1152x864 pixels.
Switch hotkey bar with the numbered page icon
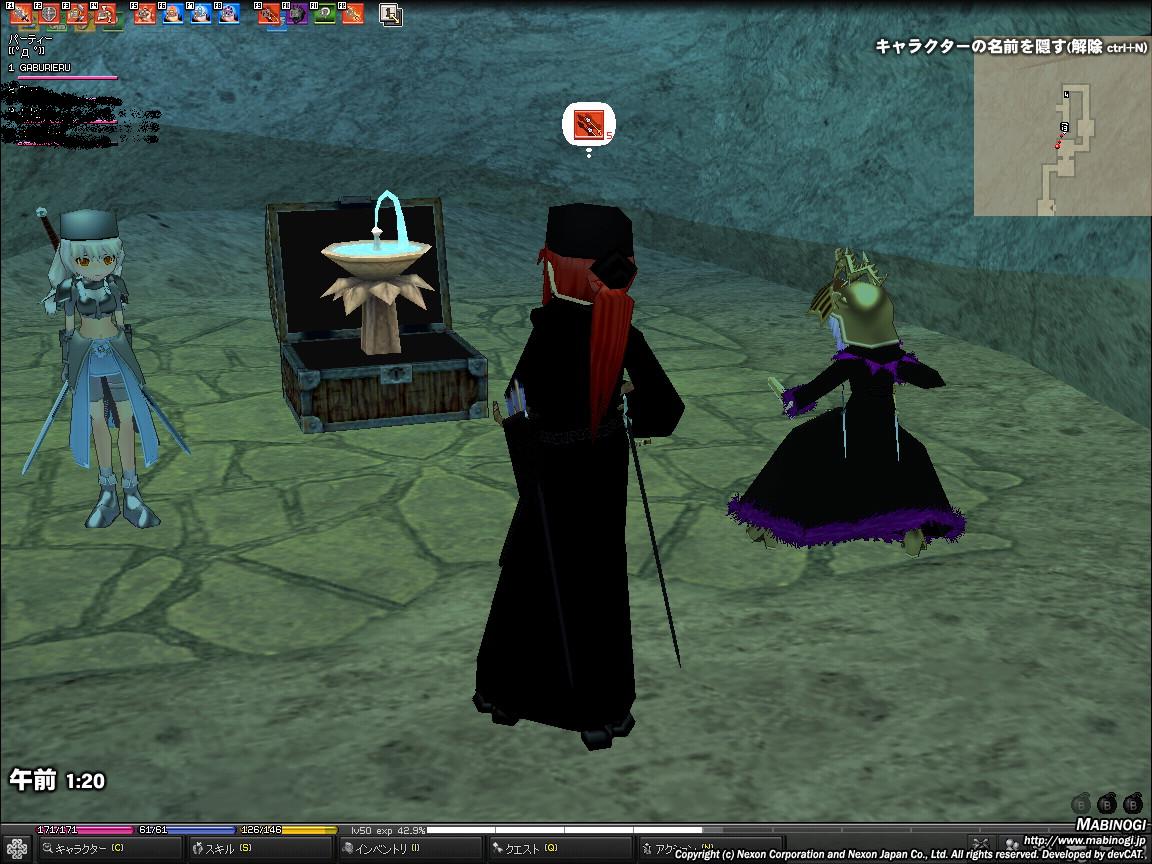(x=391, y=14)
